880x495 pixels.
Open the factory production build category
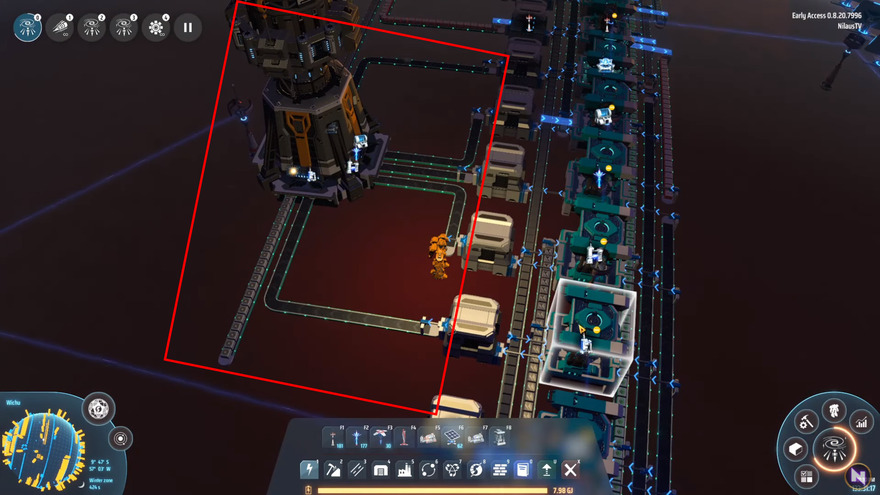(x=404, y=469)
